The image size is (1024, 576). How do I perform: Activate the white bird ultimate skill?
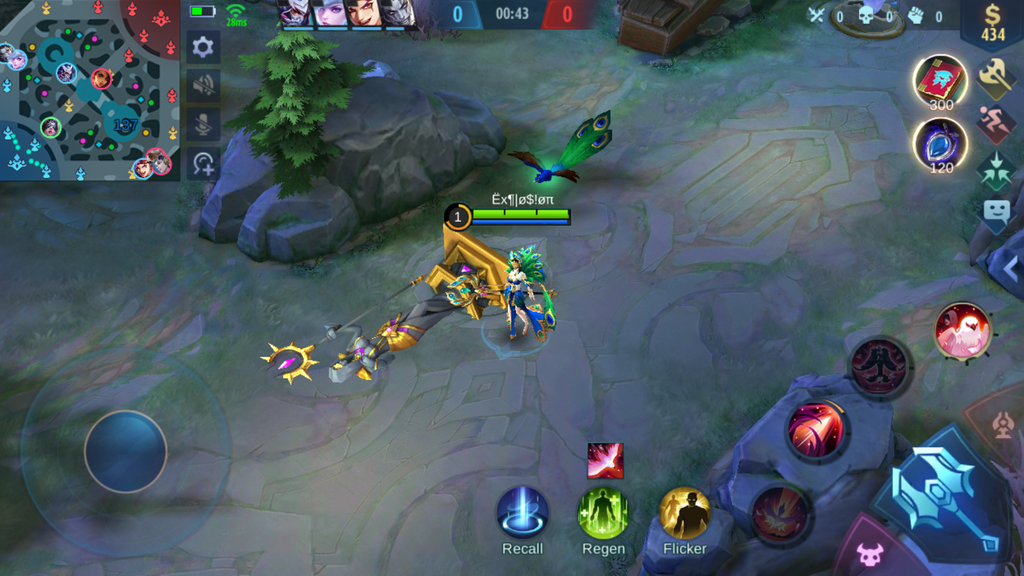pos(963,331)
